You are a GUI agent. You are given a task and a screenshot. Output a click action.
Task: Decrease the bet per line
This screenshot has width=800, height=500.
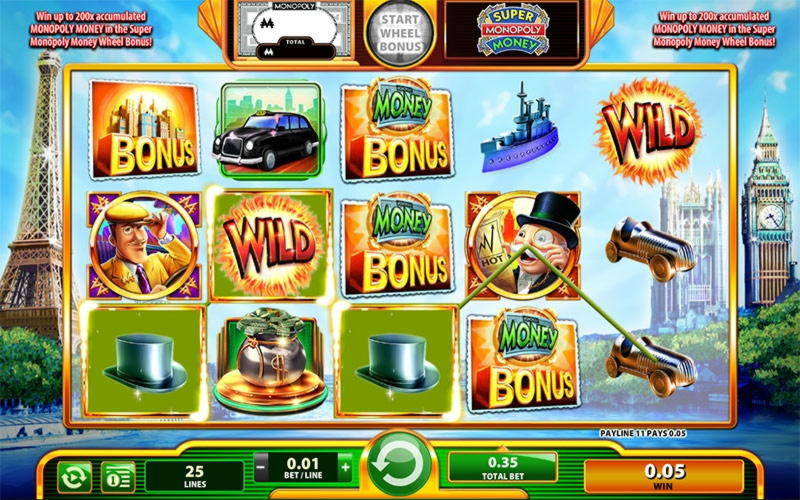(x=261, y=466)
